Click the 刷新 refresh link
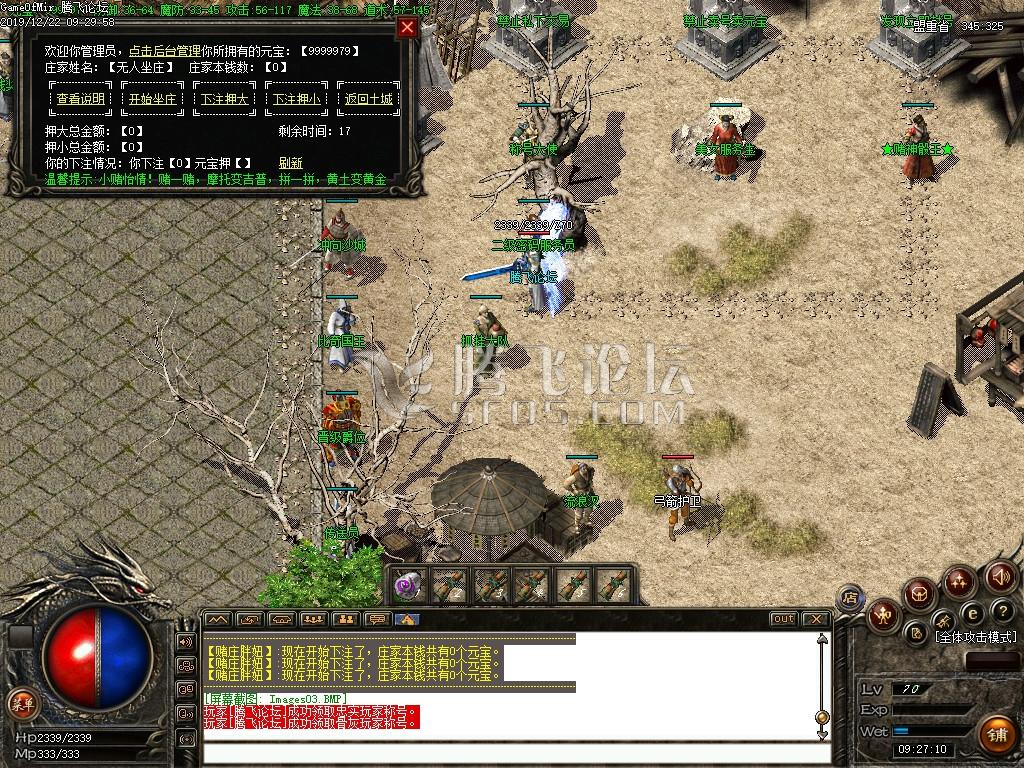This screenshot has height=768, width=1024. [x=290, y=162]
